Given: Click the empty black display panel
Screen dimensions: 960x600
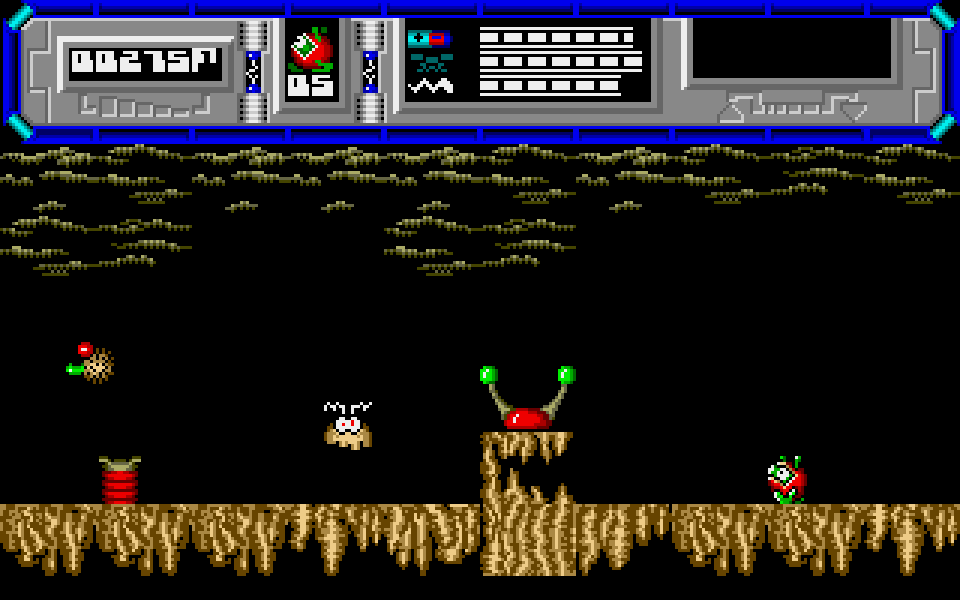Looking at the screenshot, I should click(792, 48).
